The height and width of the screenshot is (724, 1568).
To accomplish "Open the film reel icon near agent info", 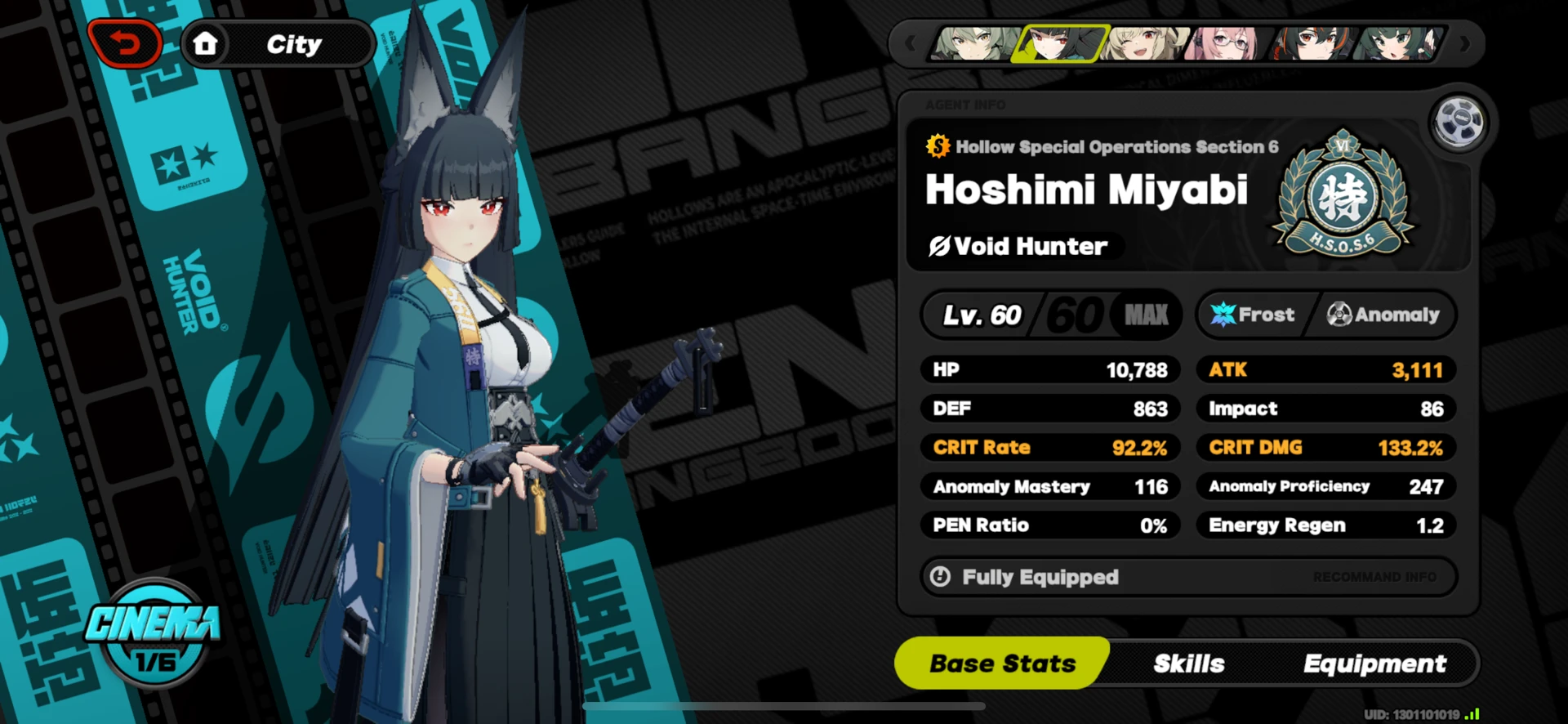I will tap(1460, 122).
